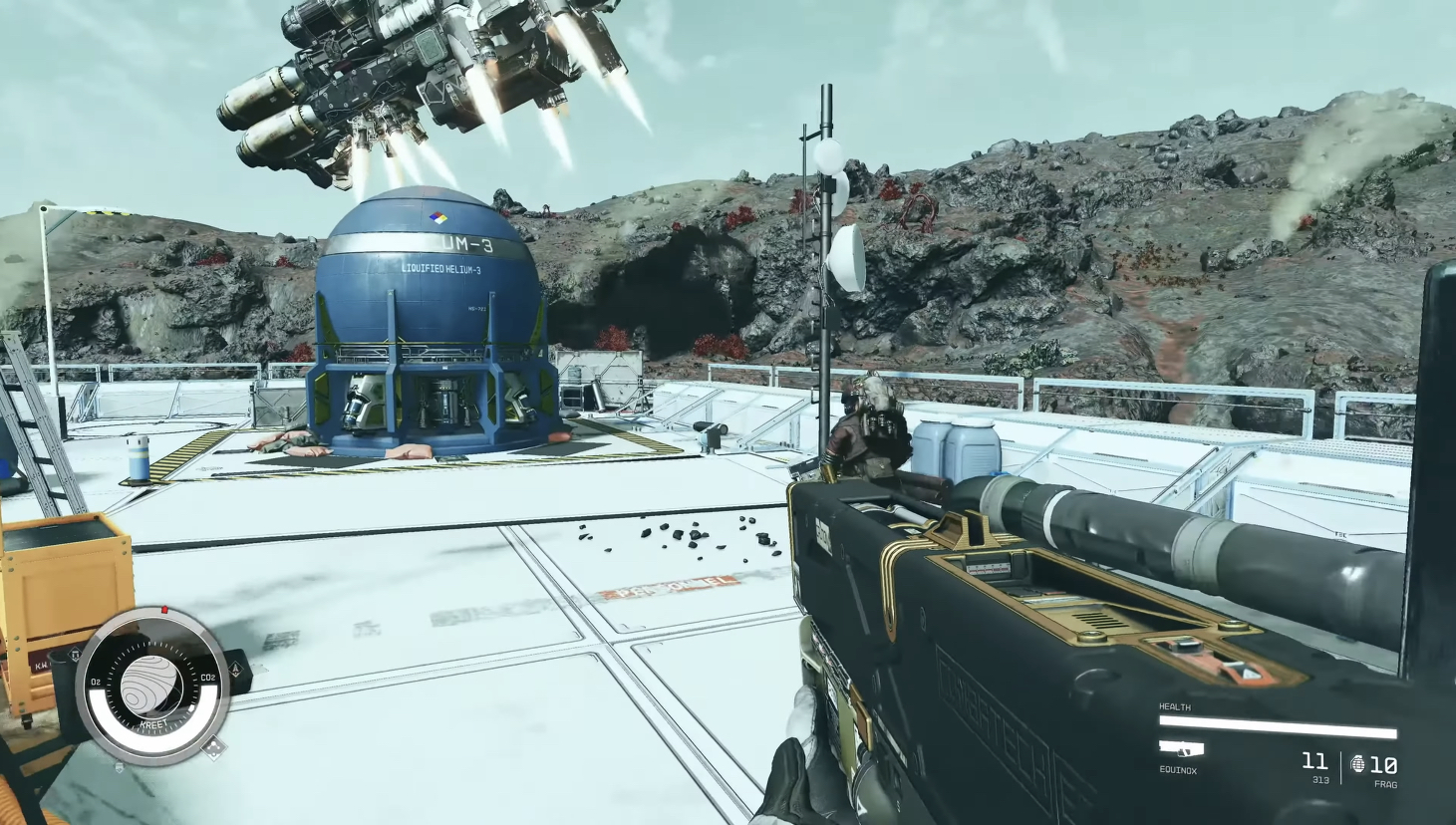Select the Equinox weapon icon

1181,748
